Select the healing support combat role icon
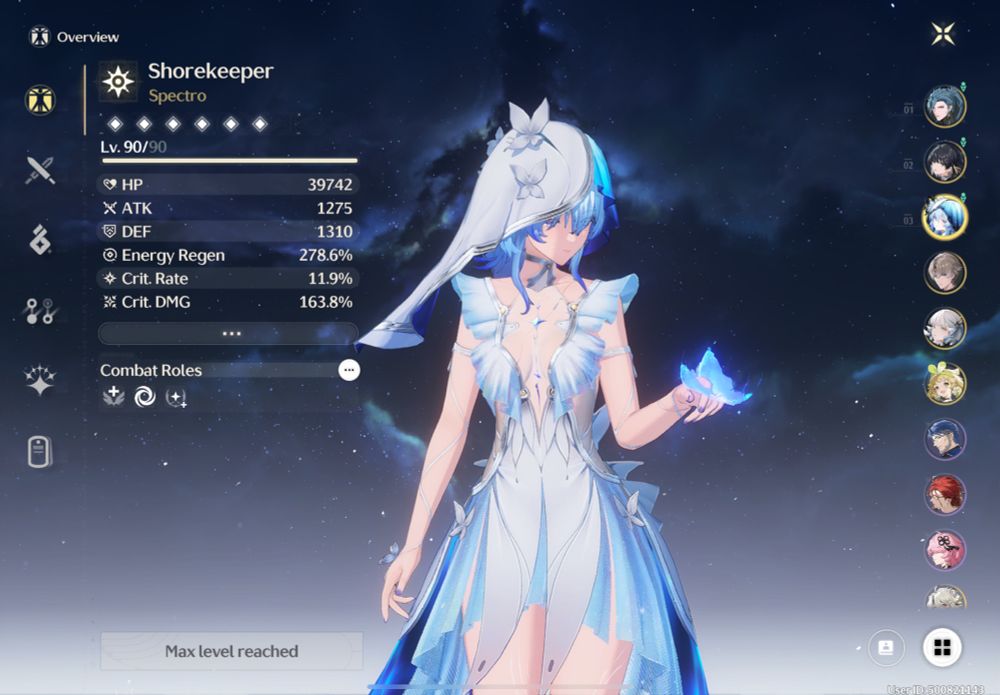 (113, 397)
